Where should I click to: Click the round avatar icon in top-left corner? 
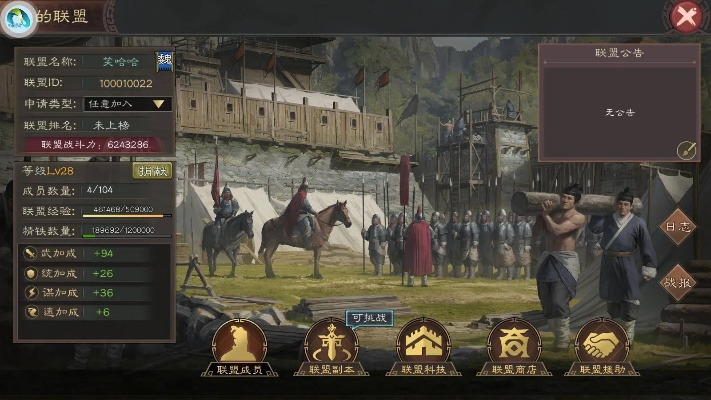tap(17, 16)
